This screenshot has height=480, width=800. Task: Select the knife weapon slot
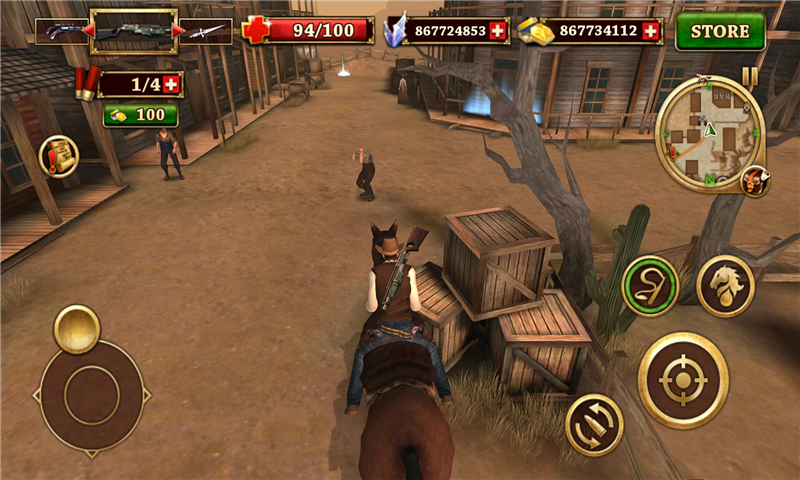coord(207,31)
